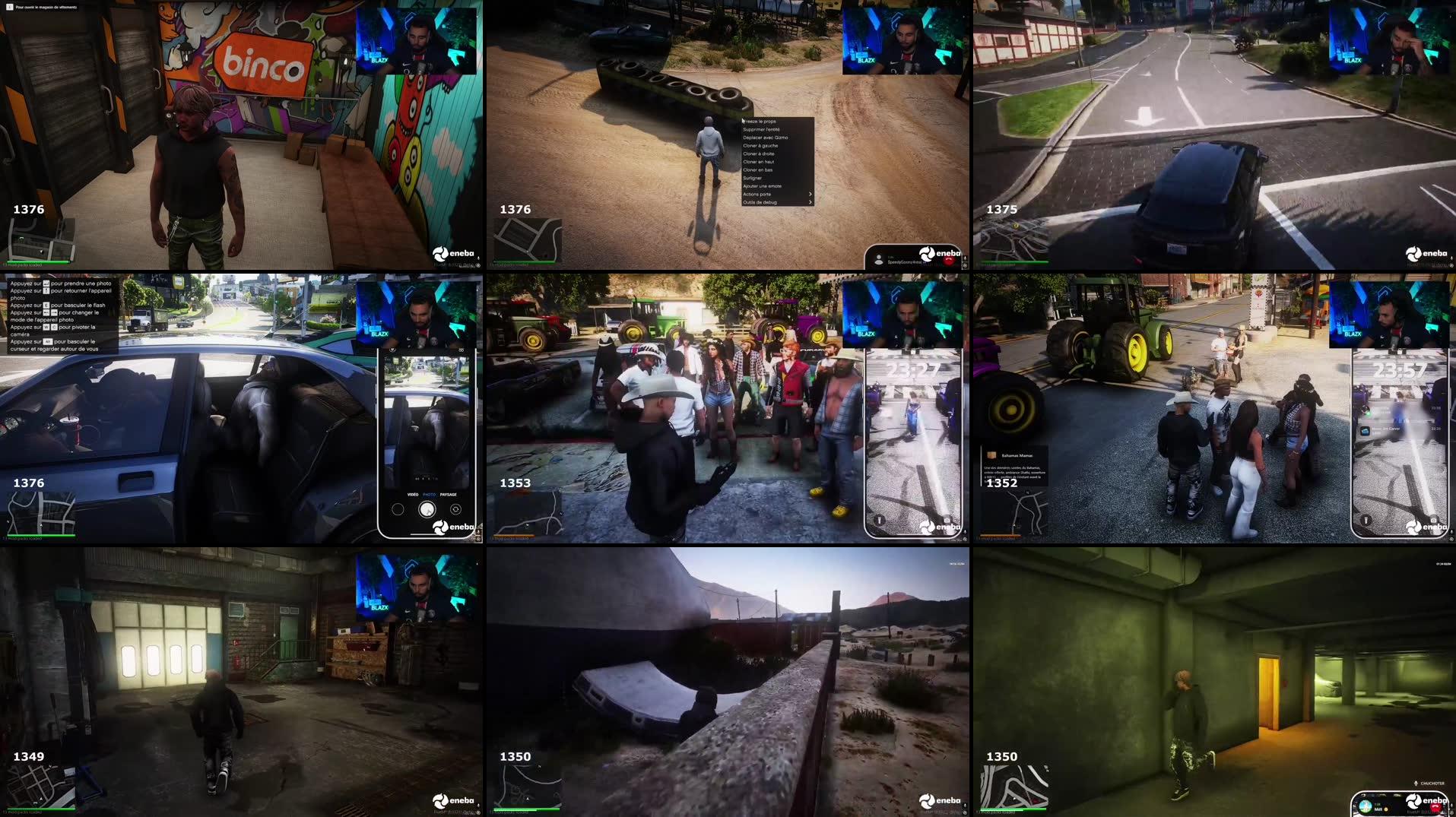Switch the camera to VIDÉO mode
The width and height of the screenshot is (1456, 817).
pos(413,493)
